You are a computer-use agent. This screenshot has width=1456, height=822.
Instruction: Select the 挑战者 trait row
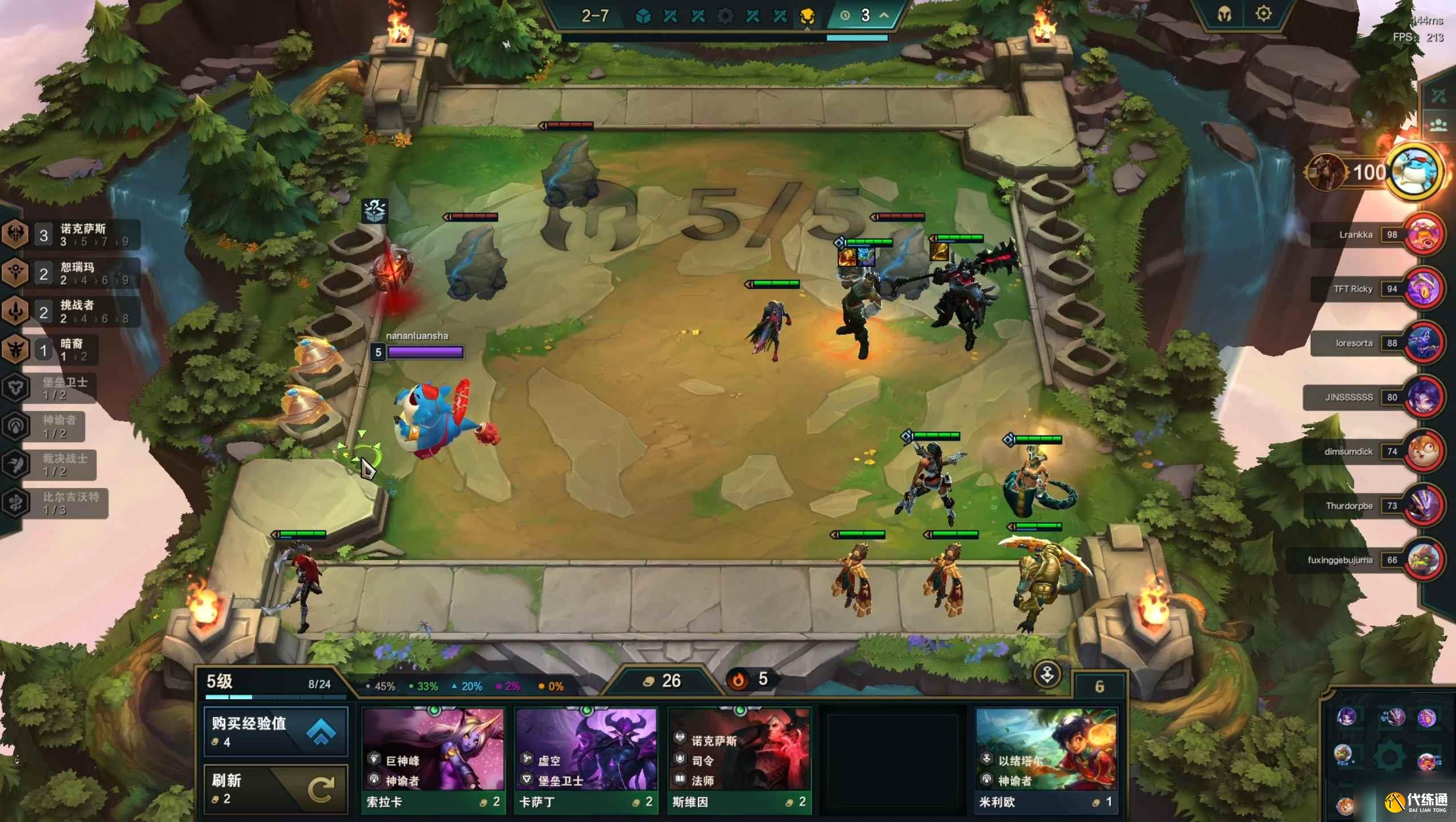(x=71, y=312)
